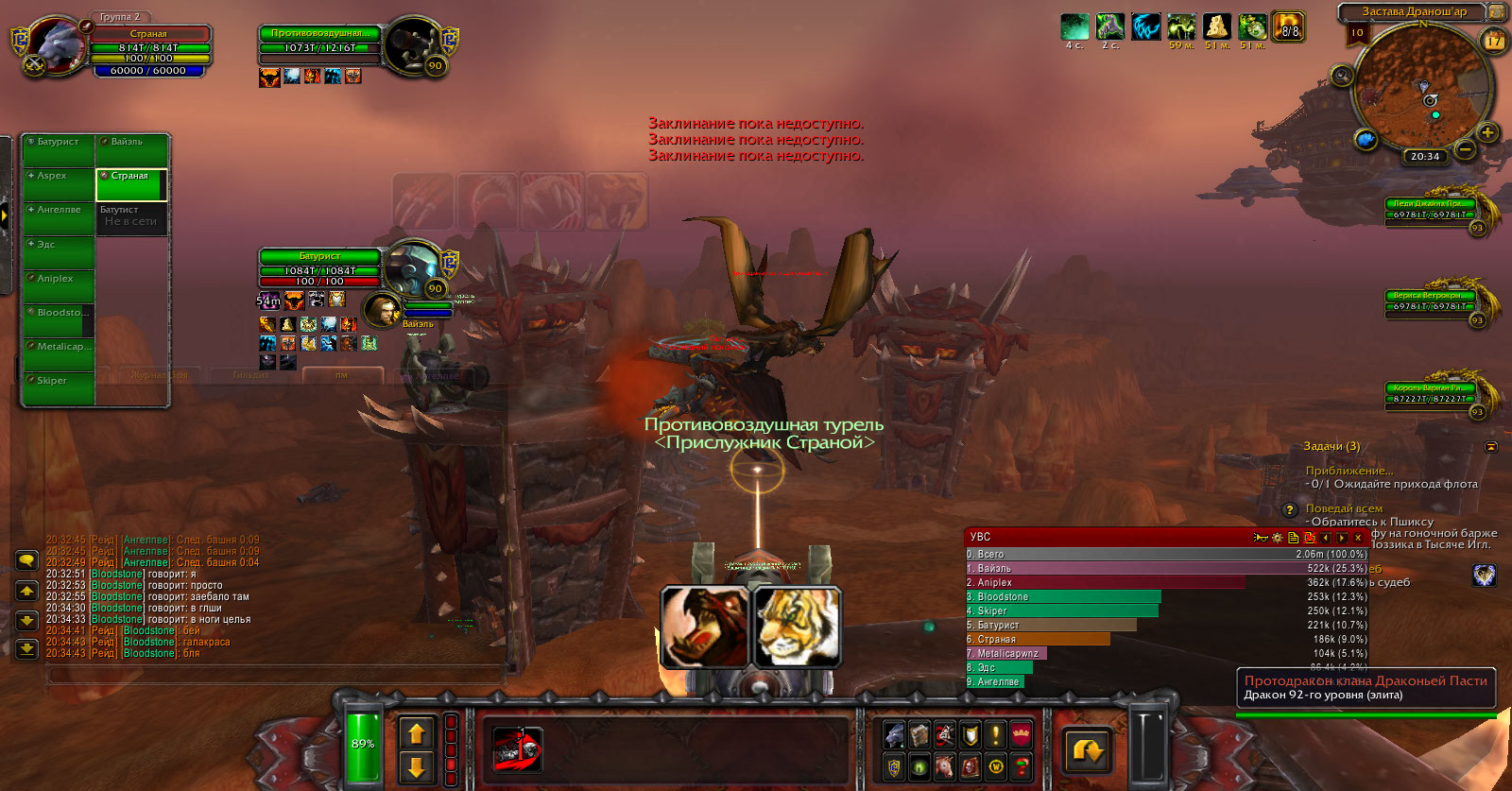Open the quest log exclamation mark button

(996, 734)
